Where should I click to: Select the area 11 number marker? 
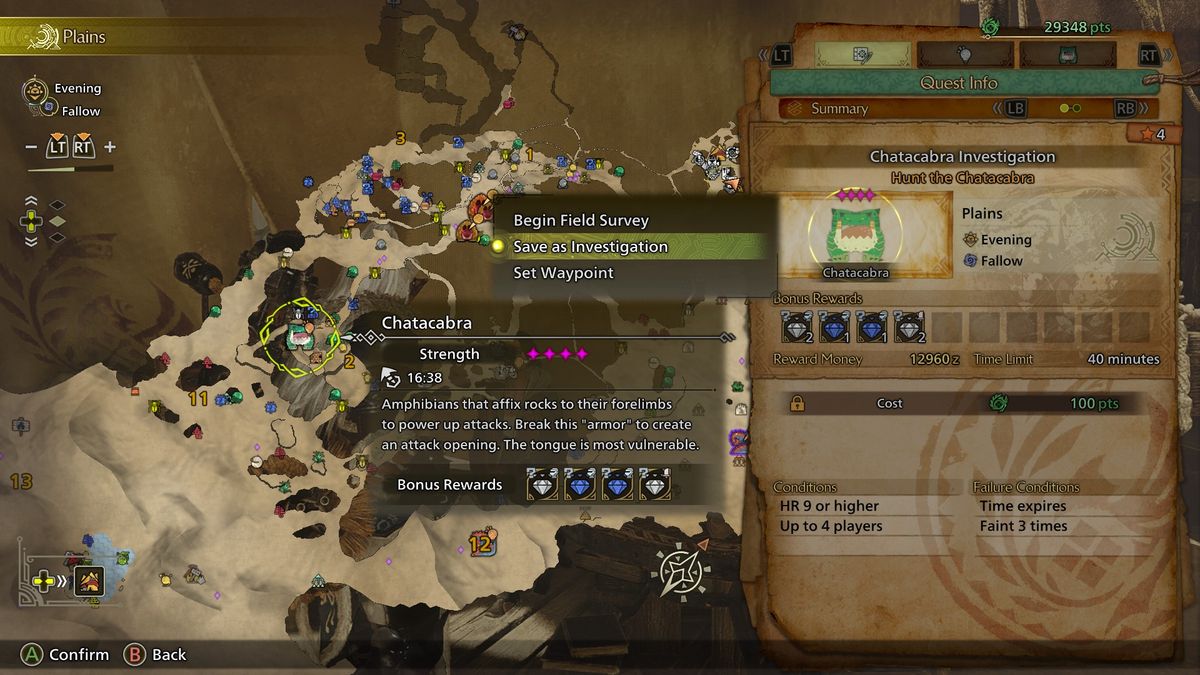[x=198, y=399]
